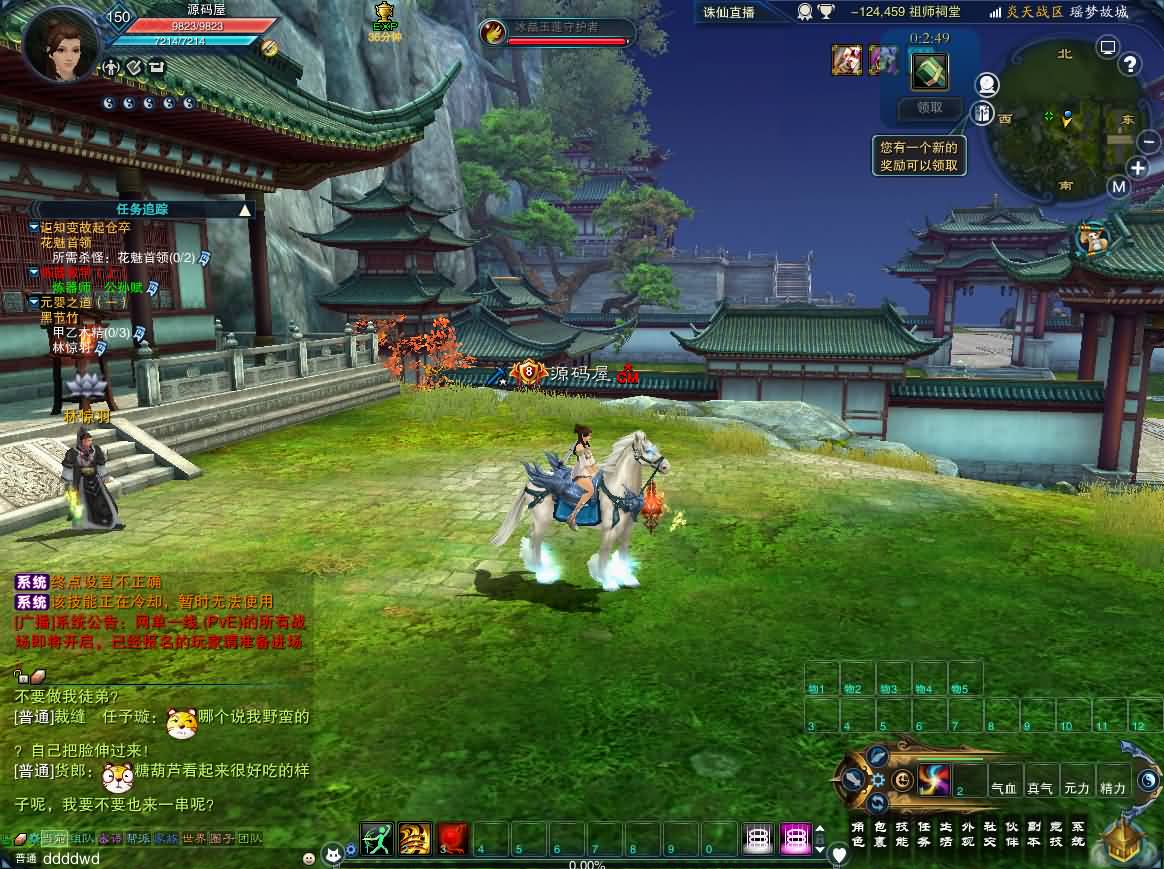The width and height of the screenshot is (1164, 869).
Task: Open the 角色 character menu
Action: point(858,834)
